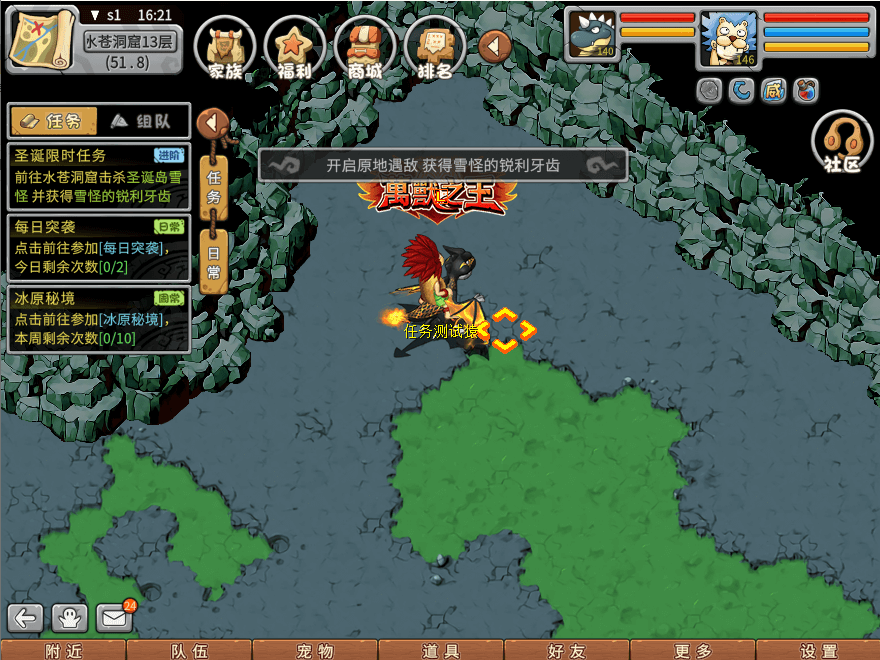Viewport: 880px width, 660px height.
Task: Open the 冰原秘境 quest entry
Action: click(98, 319)
